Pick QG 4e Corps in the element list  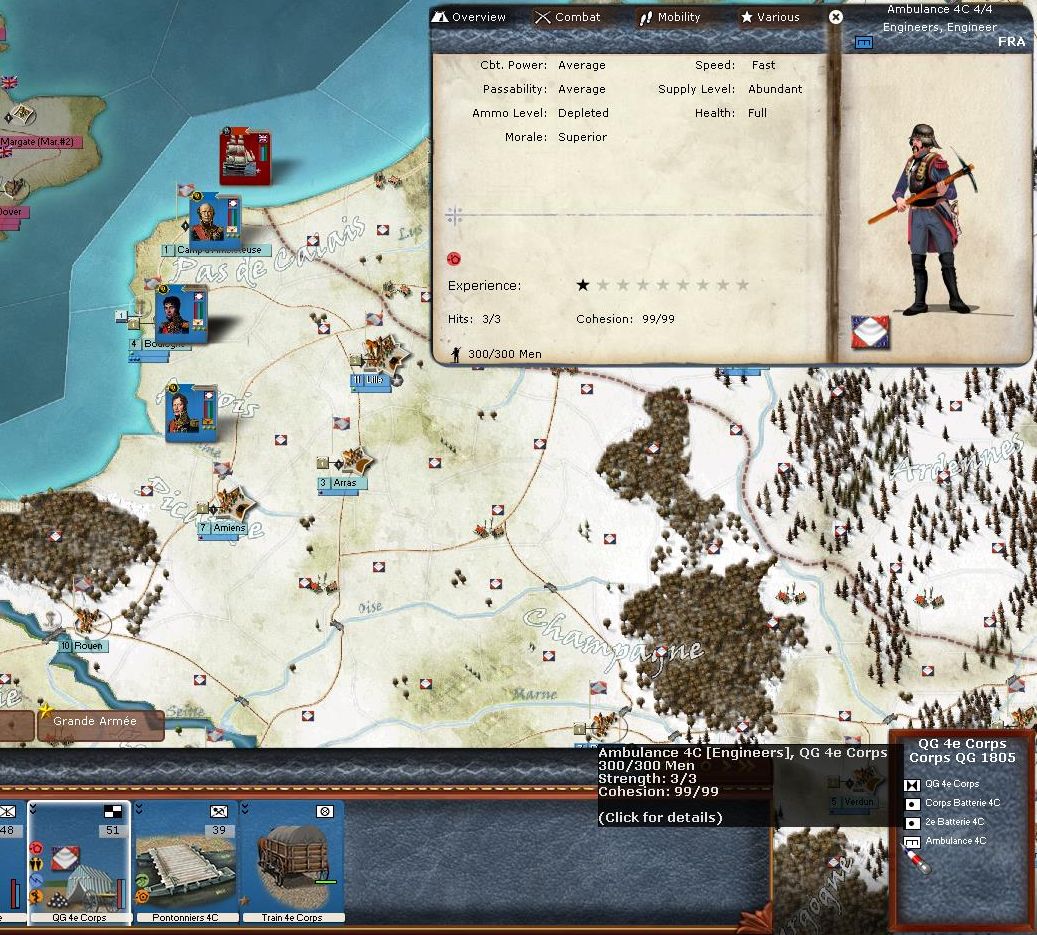tap(952, 784)
